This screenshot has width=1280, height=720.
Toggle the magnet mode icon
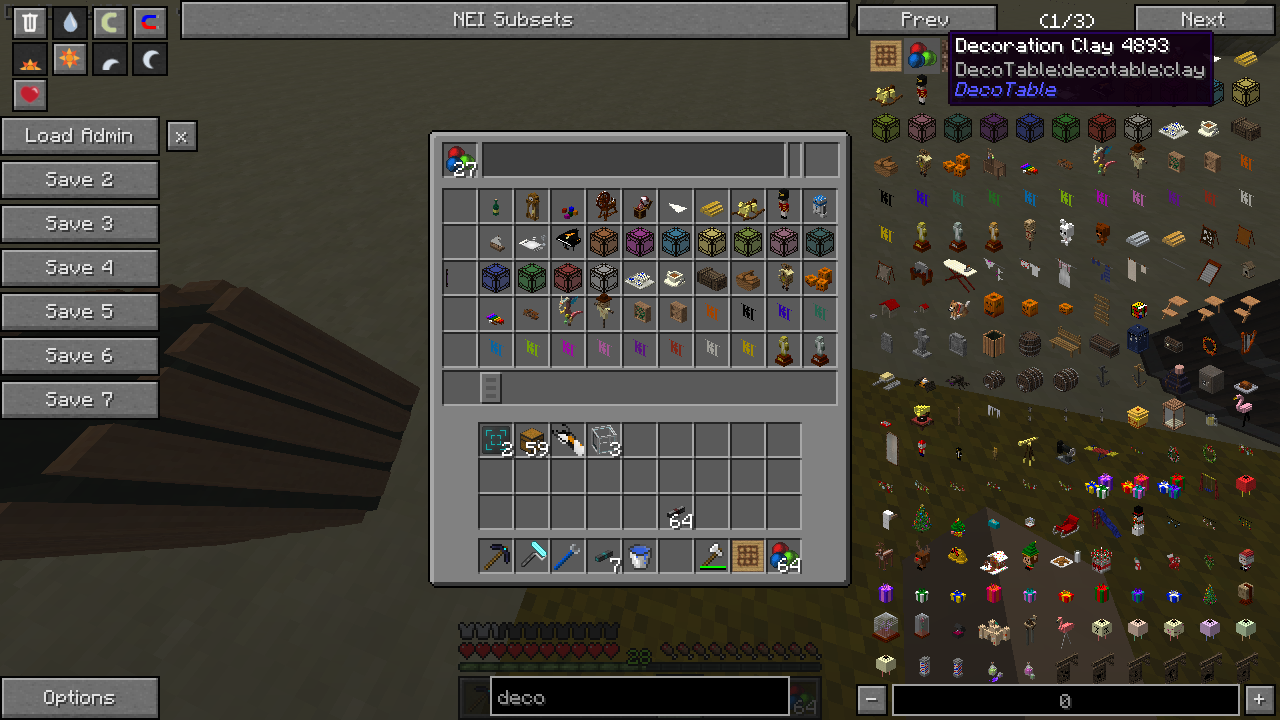coord(150,23)
